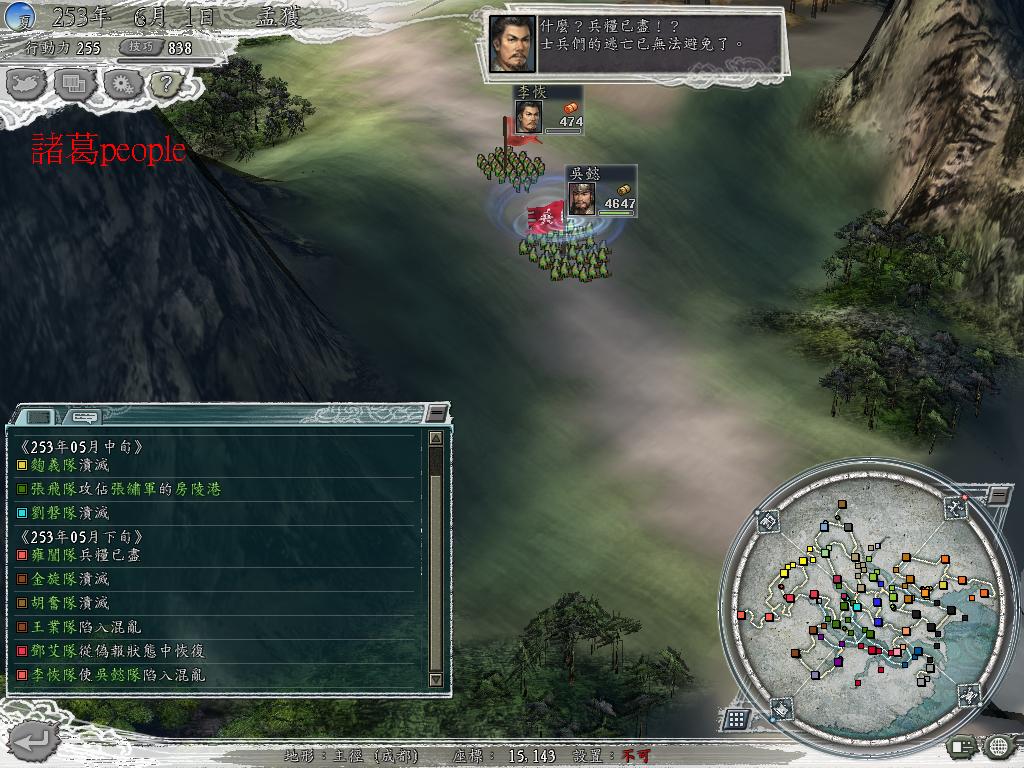1024x768 pixels.
Task: Click the list panel button beside globe
Action: [964, 745]
